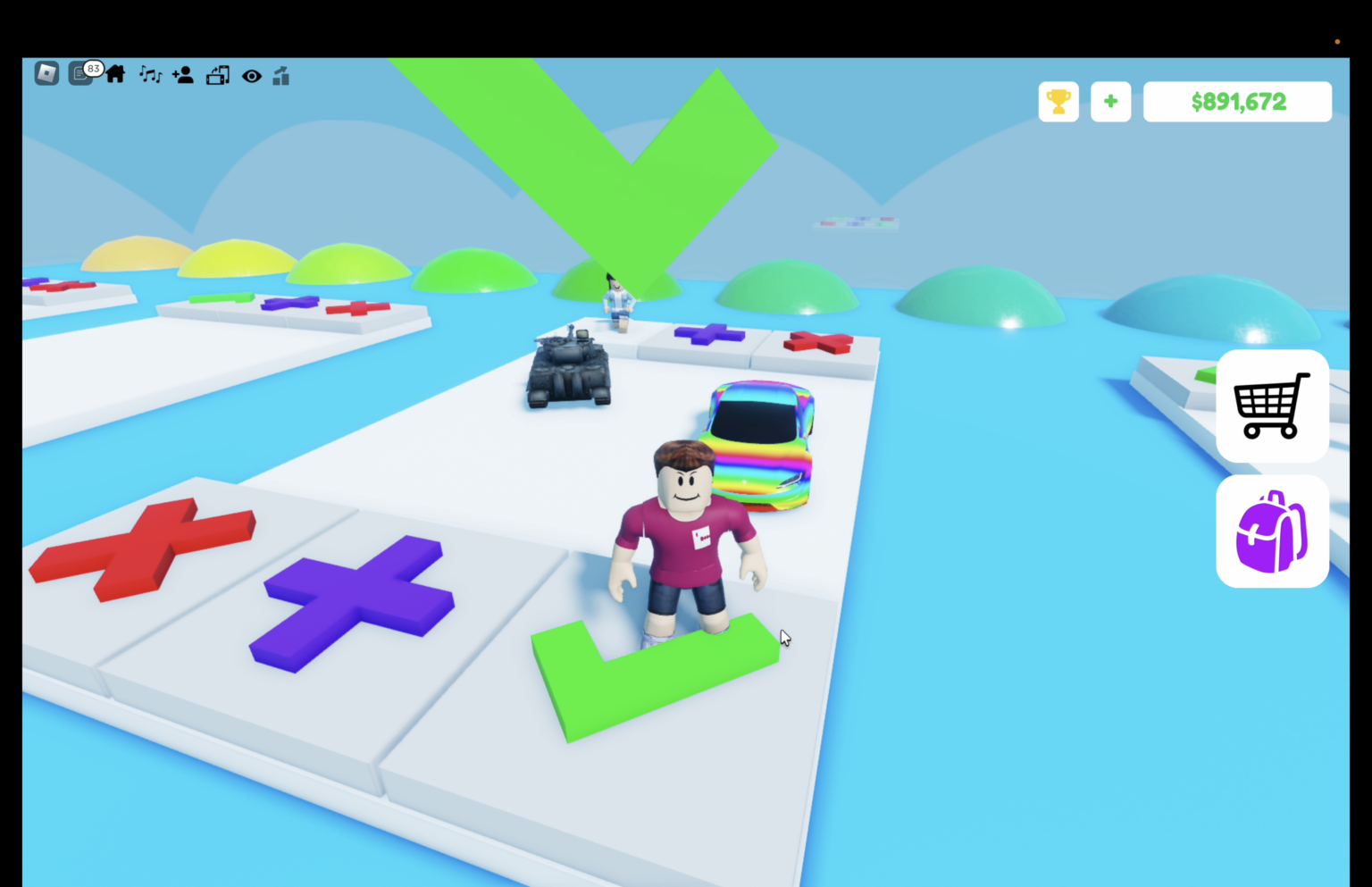This screenshot has width=1372, height=887.
Task: Open the Roblox main menu
Action: 46,75
